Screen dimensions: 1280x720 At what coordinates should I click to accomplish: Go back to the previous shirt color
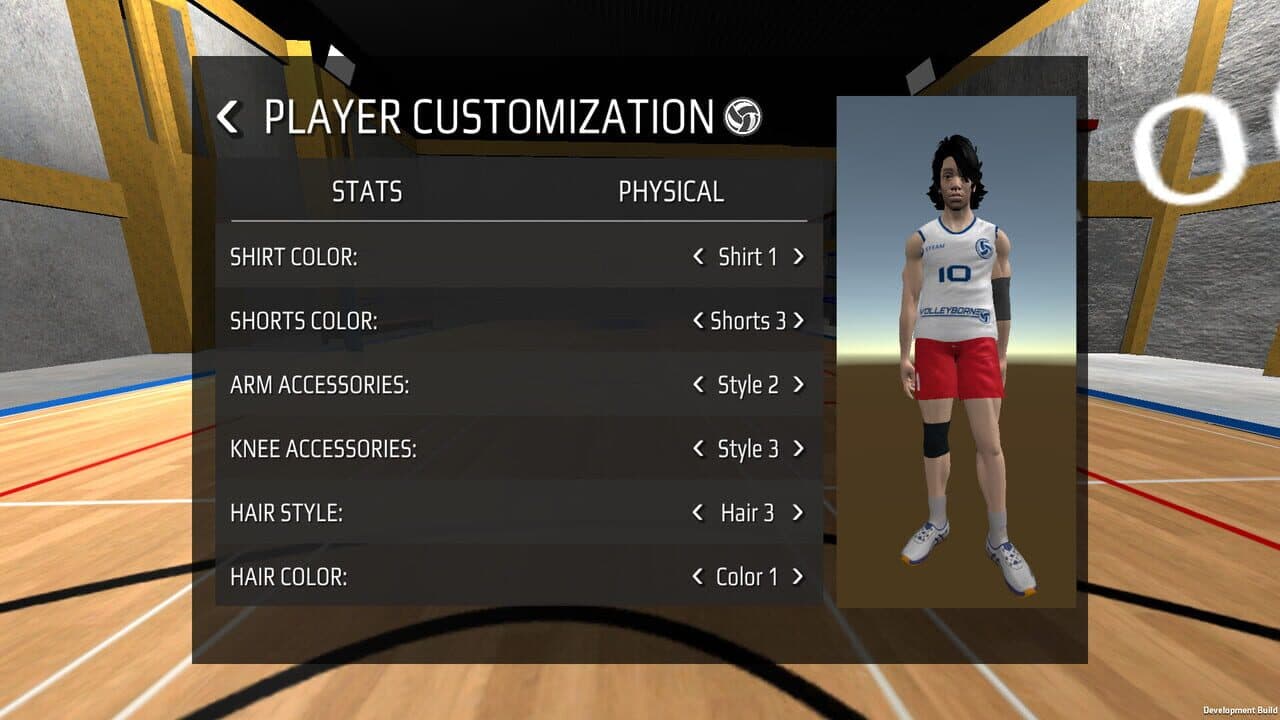698,256
